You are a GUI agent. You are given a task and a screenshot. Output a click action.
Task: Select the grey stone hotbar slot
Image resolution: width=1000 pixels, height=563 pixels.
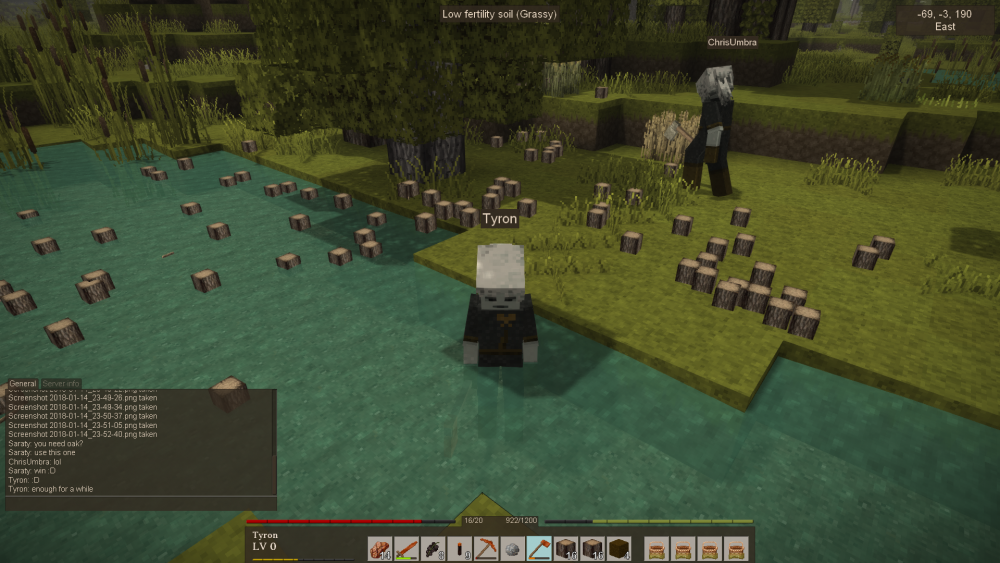click(512, 548)
